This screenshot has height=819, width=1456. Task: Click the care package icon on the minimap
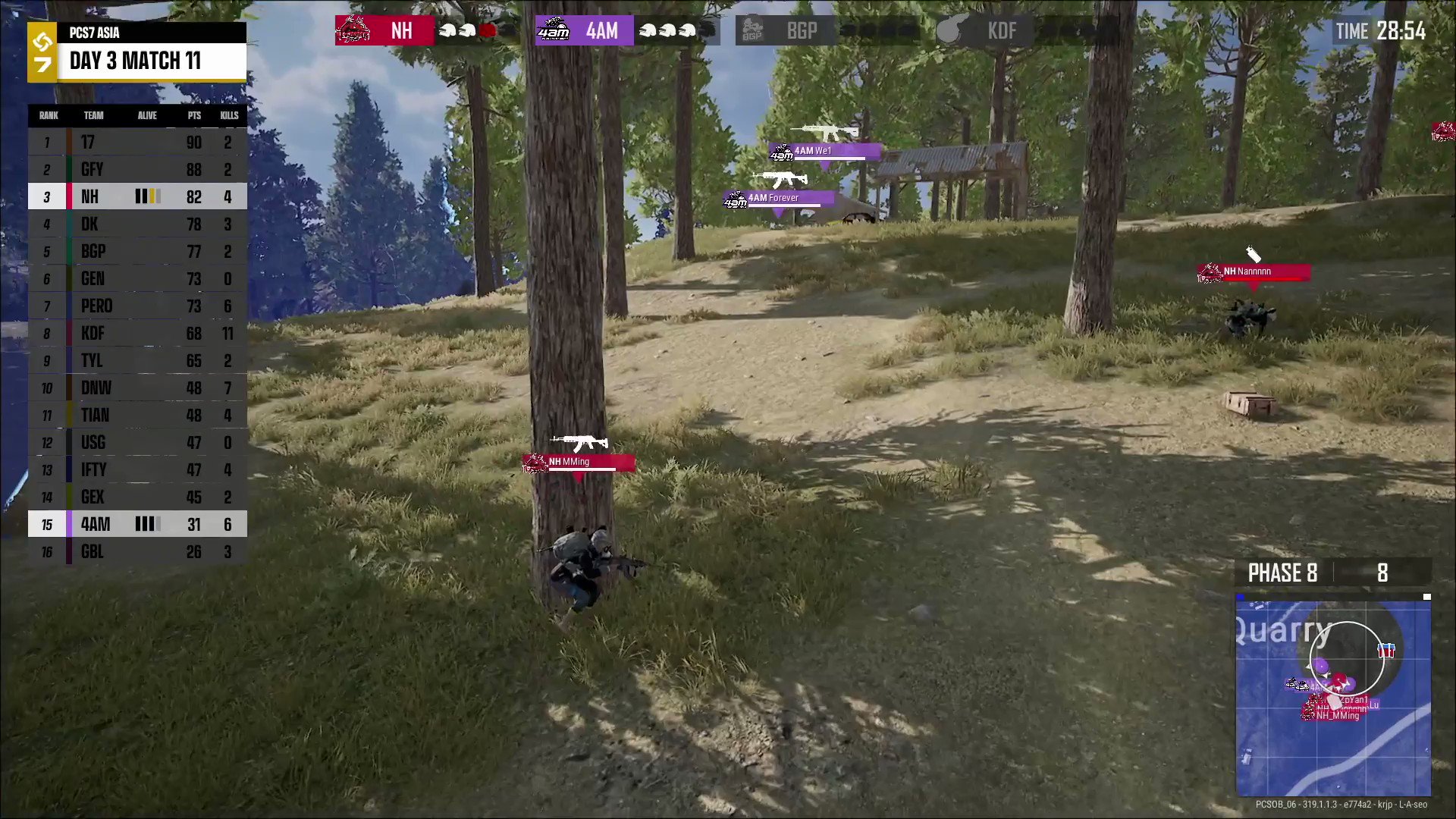(1386, 649)
